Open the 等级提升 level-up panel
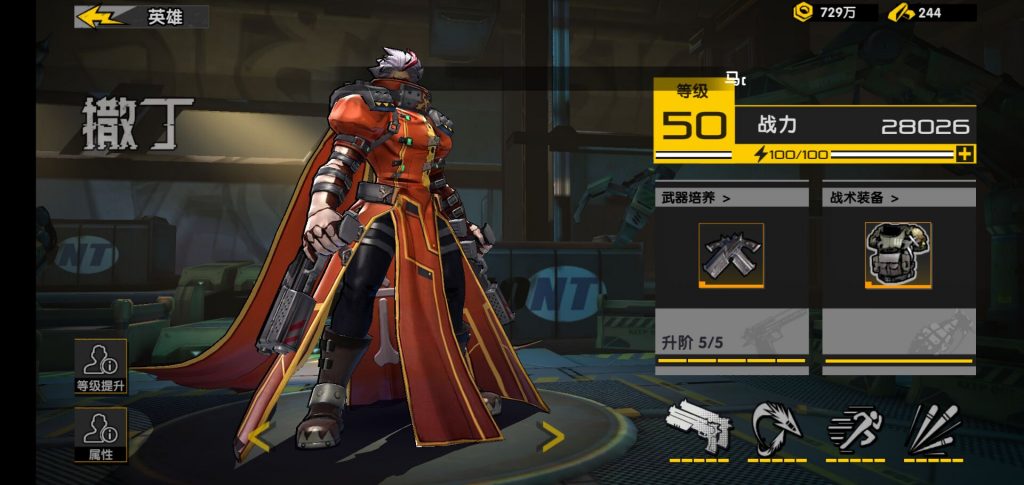 101,366
